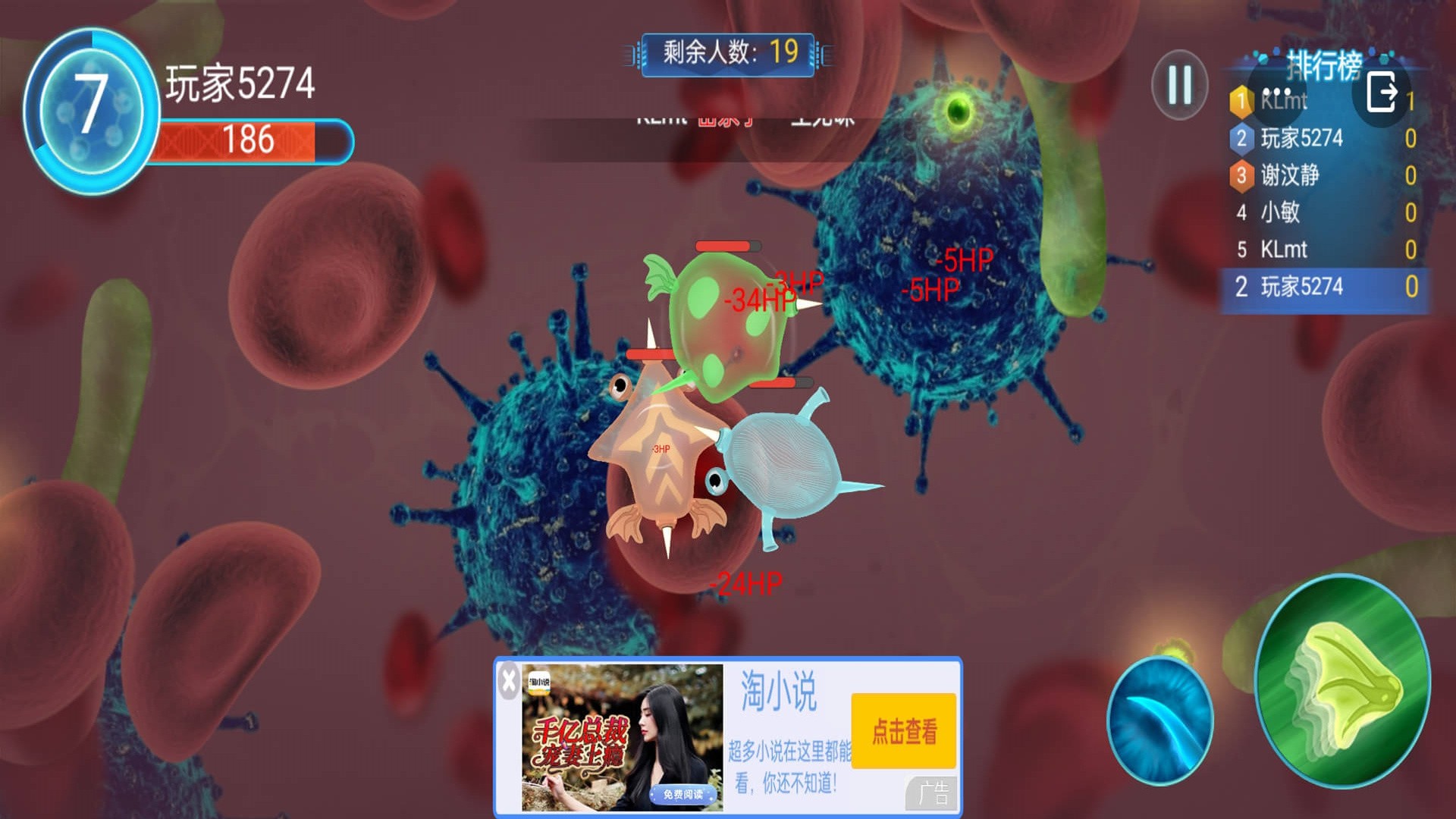
Task: Trigger the green dash ability button
Action: [x=1342, y=680]
